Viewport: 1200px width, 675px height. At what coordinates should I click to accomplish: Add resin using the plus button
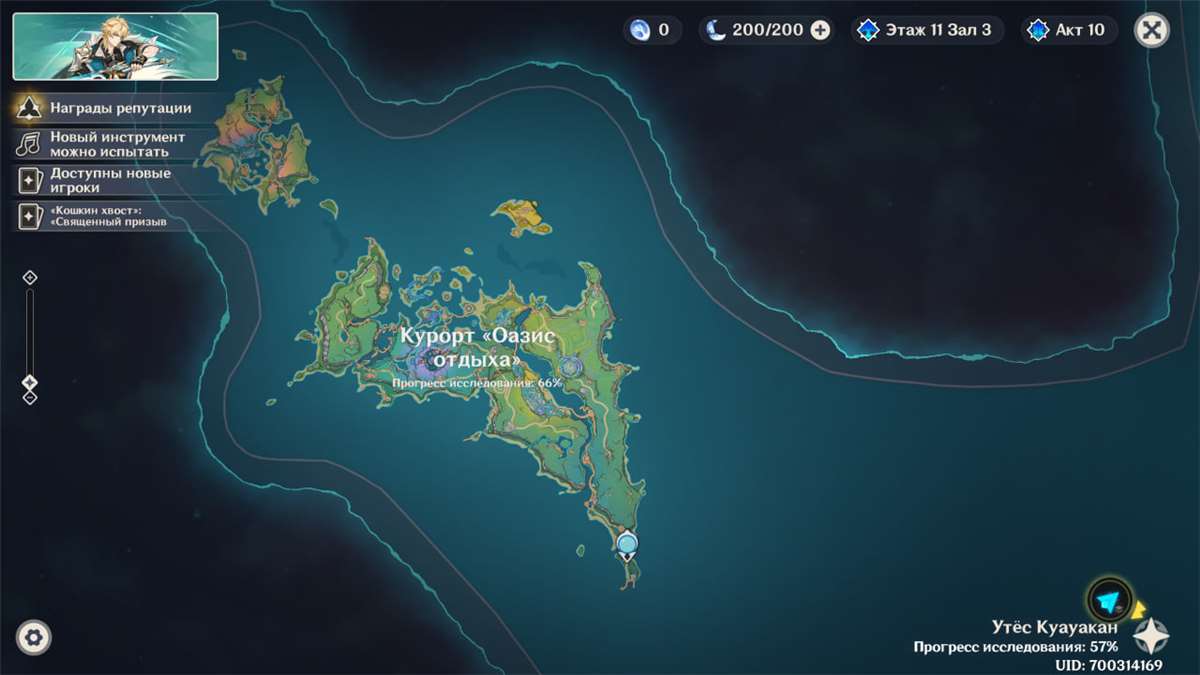(x=820, y=30)
